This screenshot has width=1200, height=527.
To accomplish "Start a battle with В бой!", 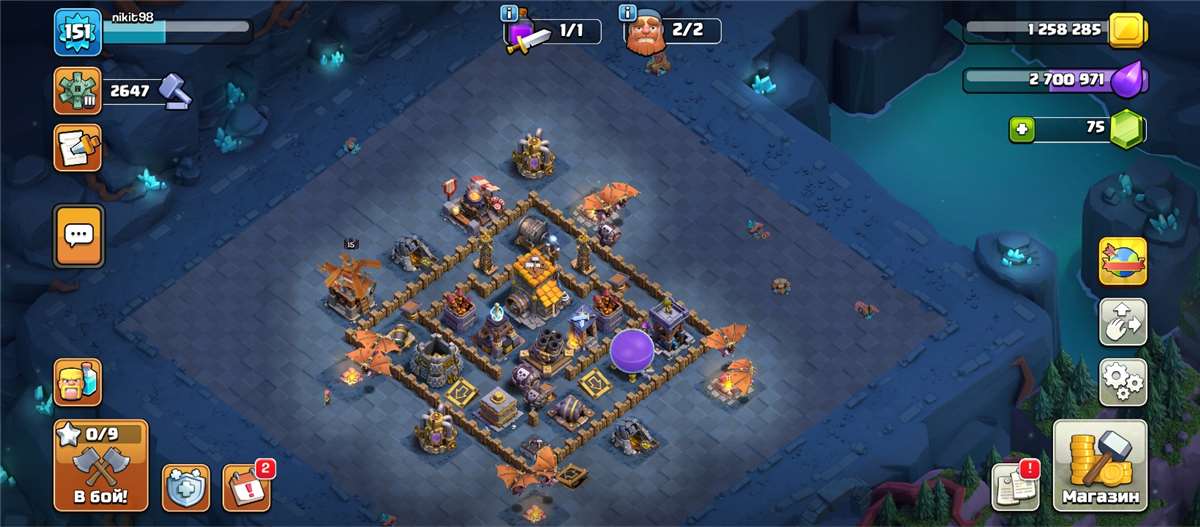I will (x=100, y=465).
